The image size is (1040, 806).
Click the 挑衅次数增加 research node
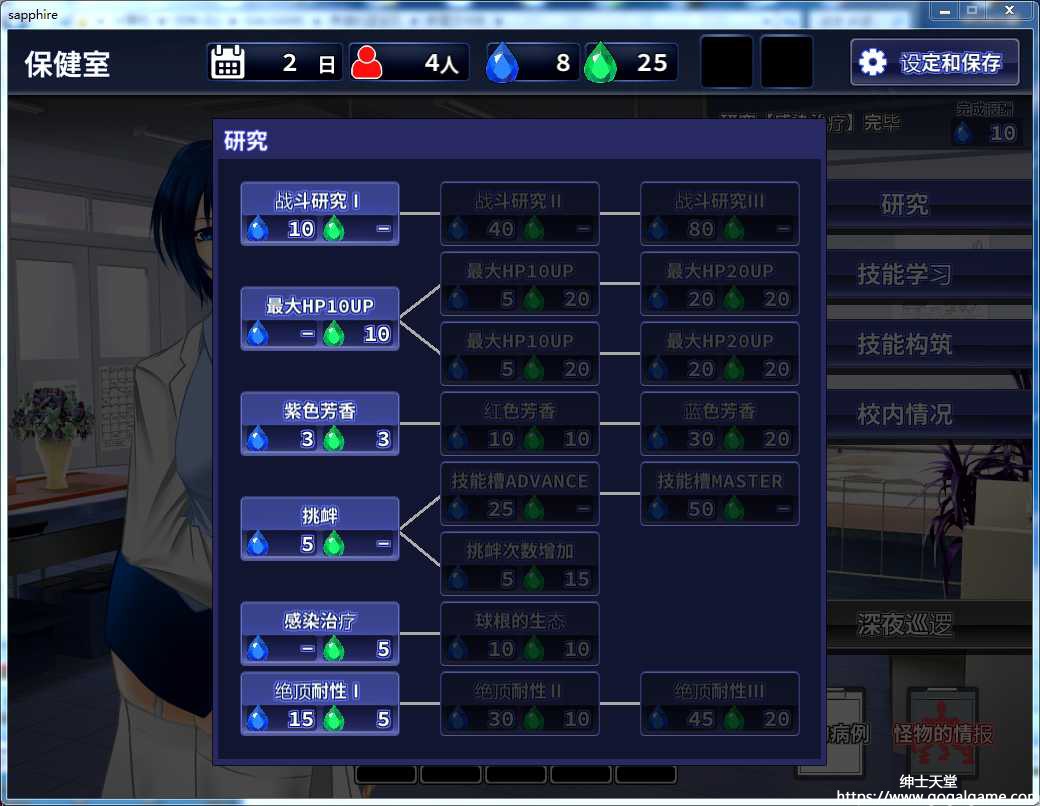[x=520, y=564]
